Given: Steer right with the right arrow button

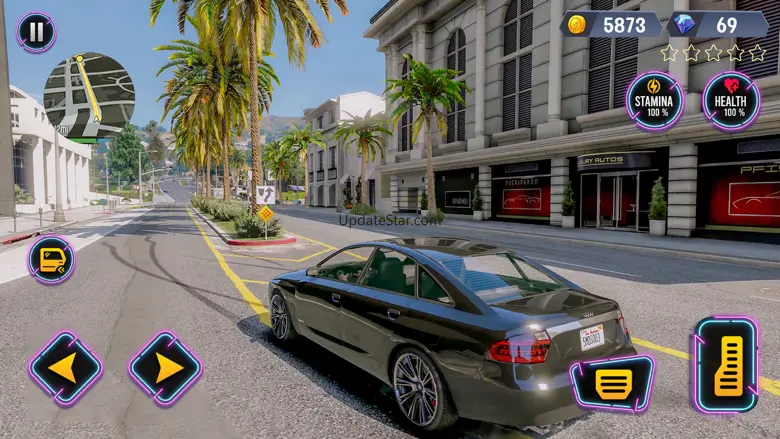Looking at the screenshot, I should (165, 368).
